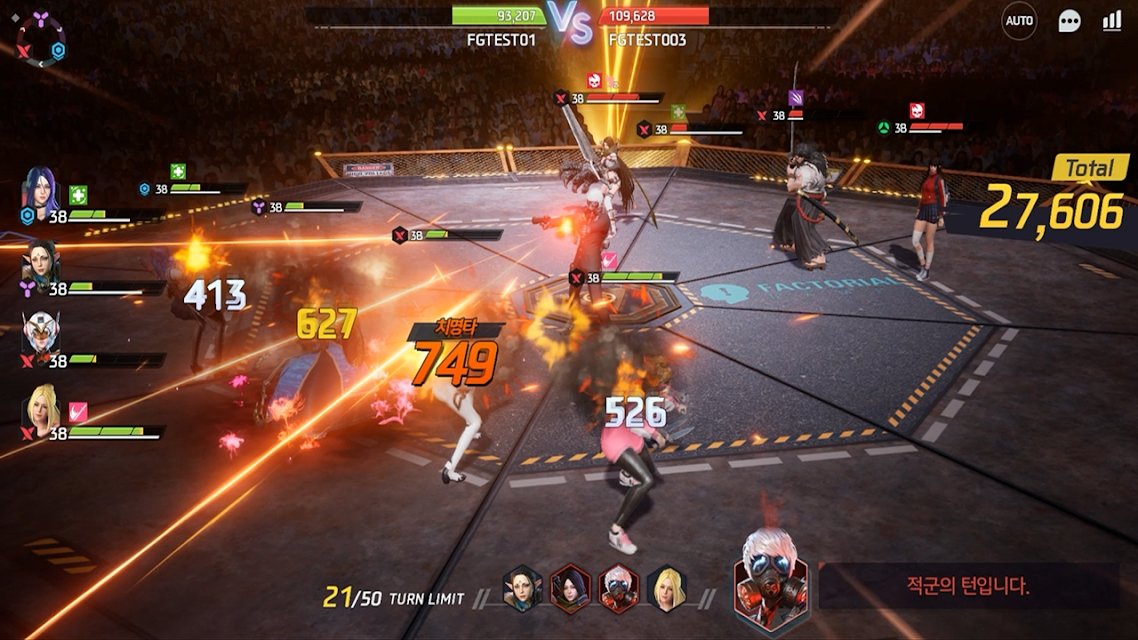1138x640 pixels.
Task: Show the battle statistics bar chart
Action: point(1111,21)
